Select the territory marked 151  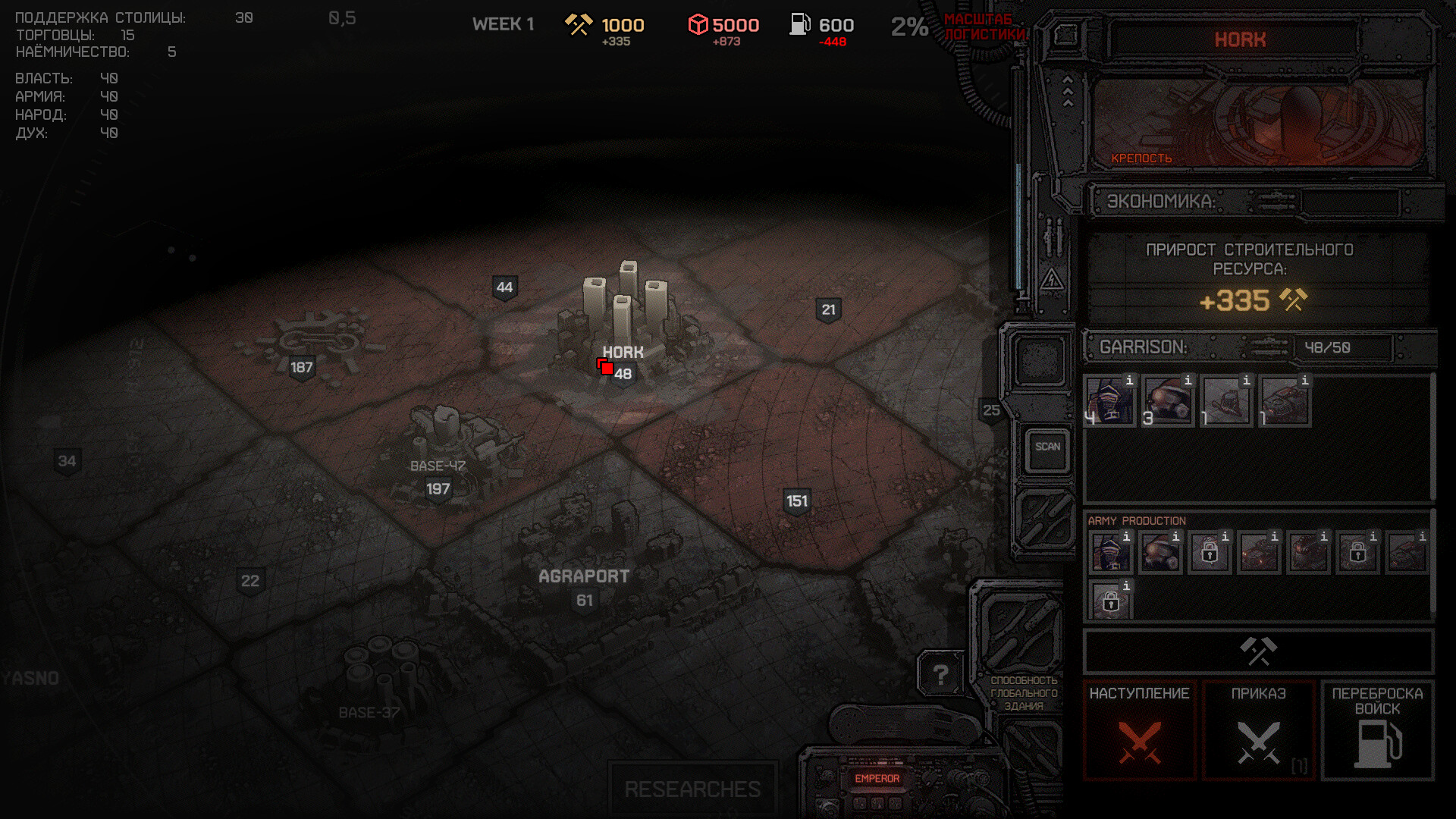(x=796, y=501)
